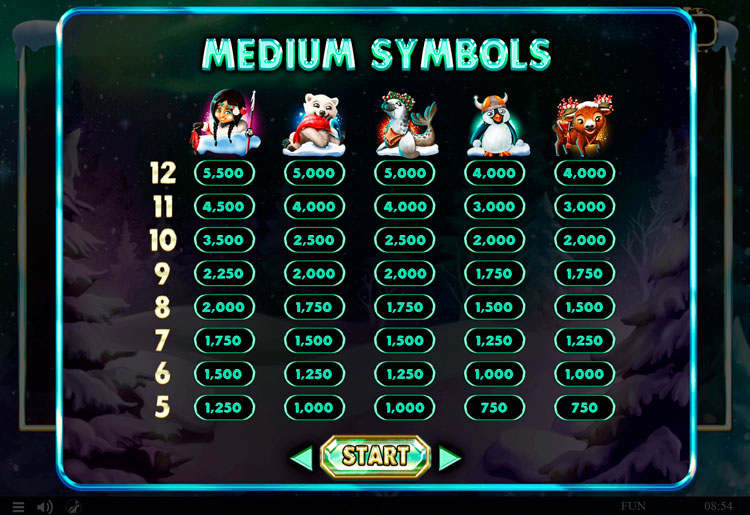The image size is (750, 515).
Task: Toggle the sound speaker icon
Action: 45,507
